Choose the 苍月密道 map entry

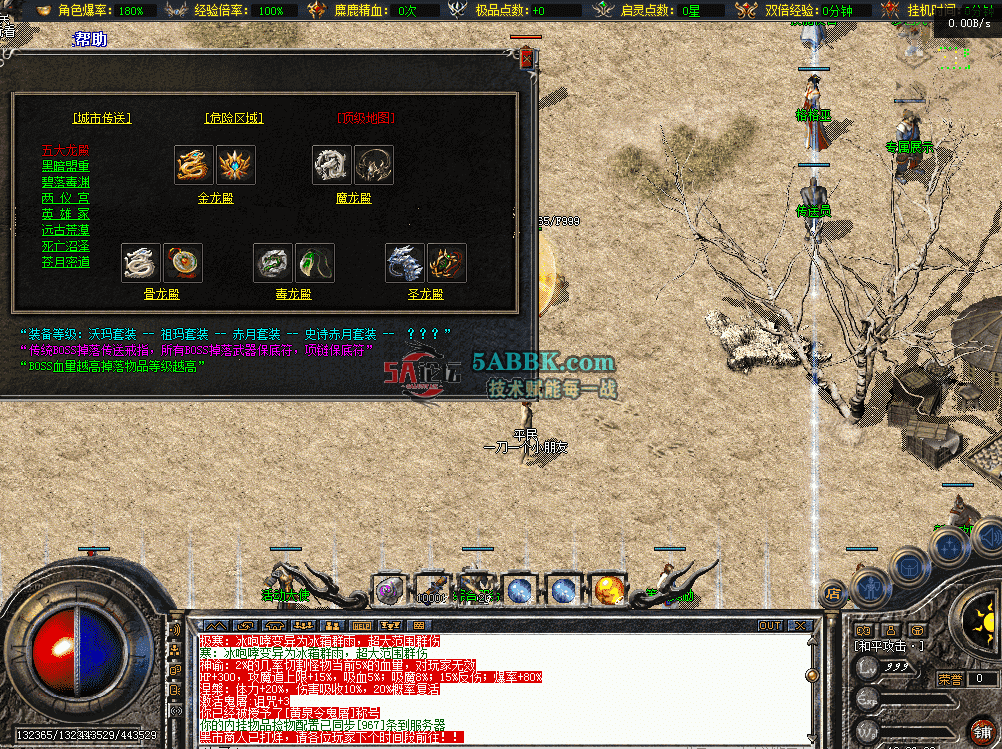65,262
